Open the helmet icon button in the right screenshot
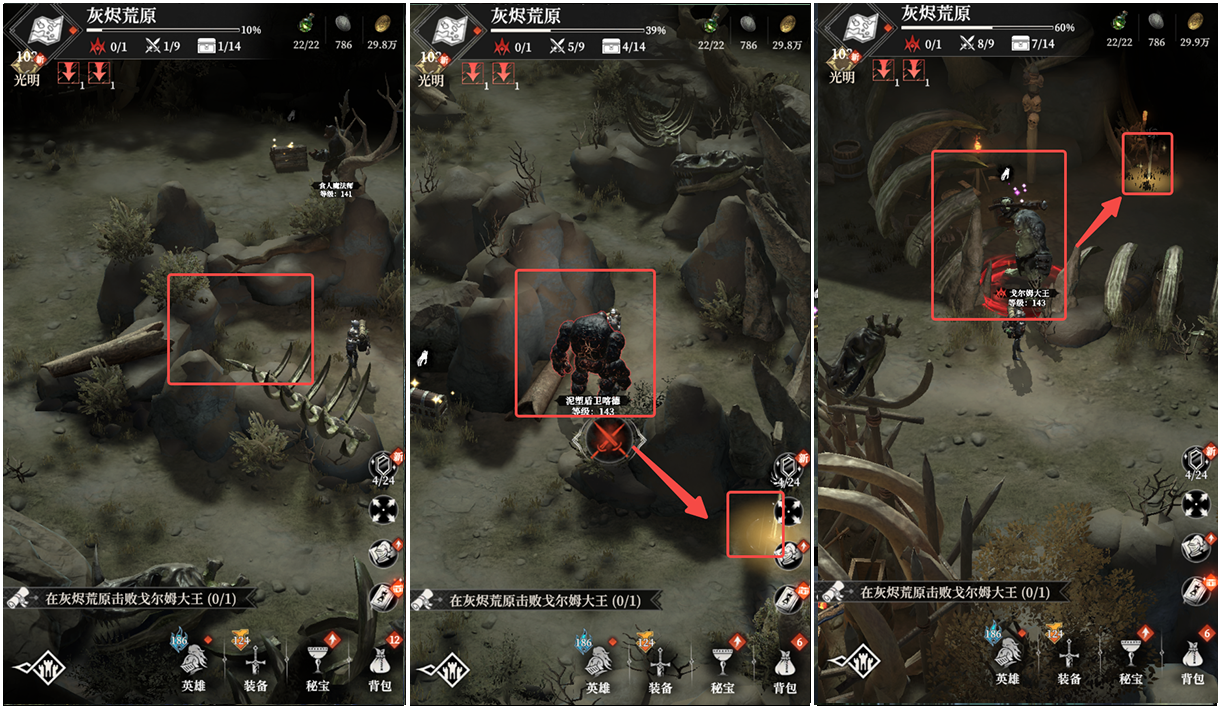This screenshot has height=710, width=1220. click(x=1196, y=547)
